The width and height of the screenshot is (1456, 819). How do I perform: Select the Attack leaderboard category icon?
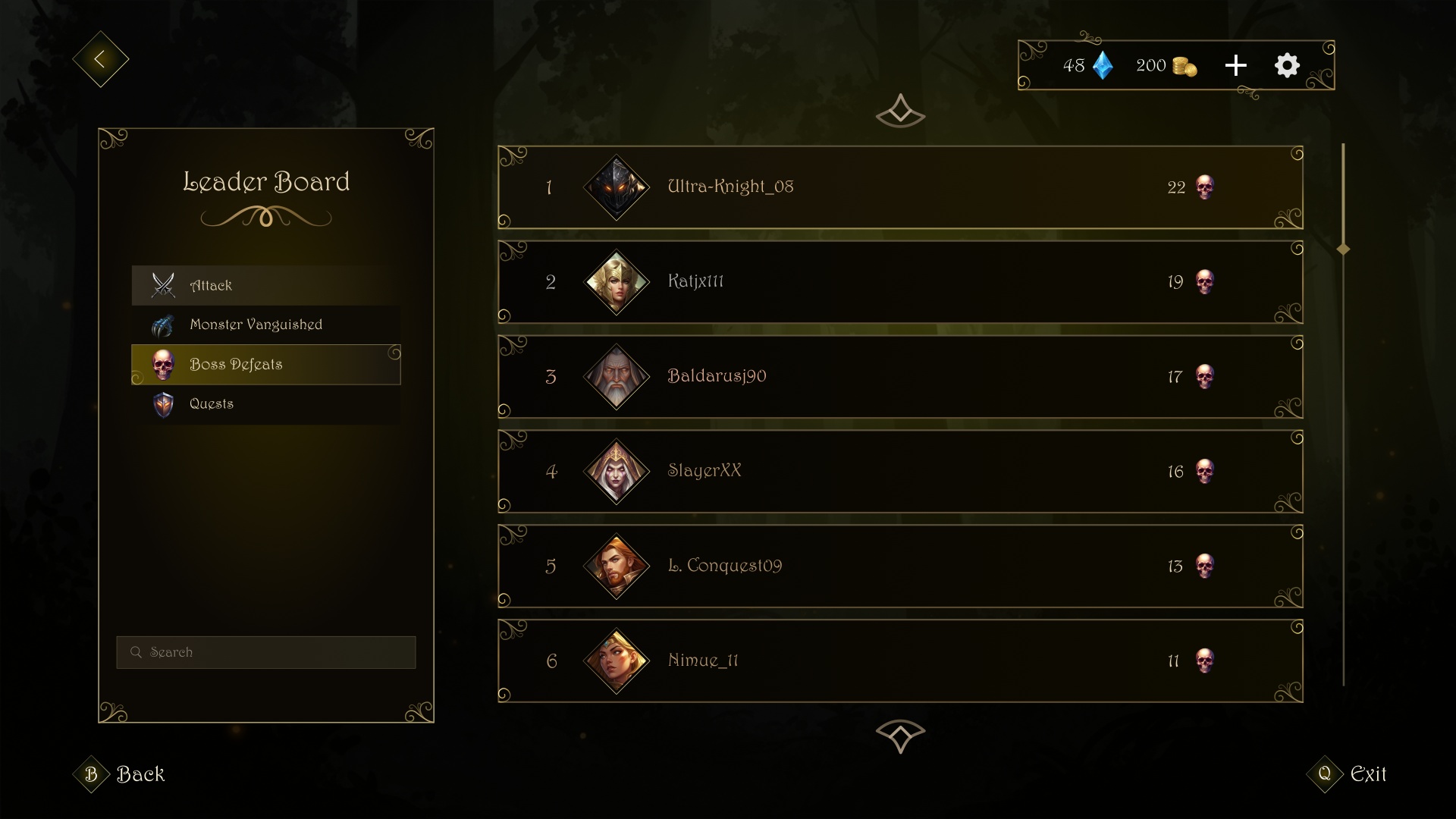coord(162,285)
